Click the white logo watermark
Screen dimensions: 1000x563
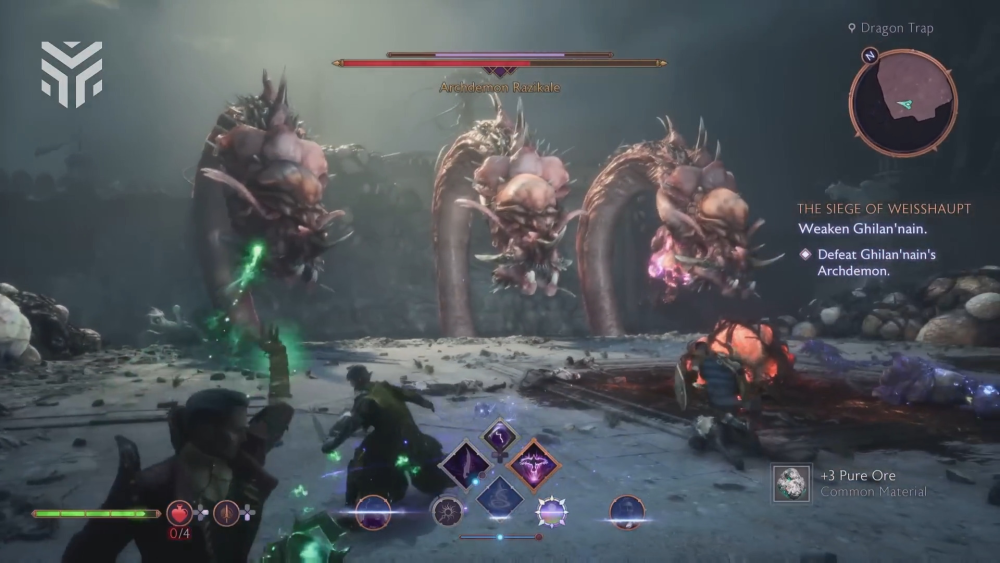coord(71,73)
